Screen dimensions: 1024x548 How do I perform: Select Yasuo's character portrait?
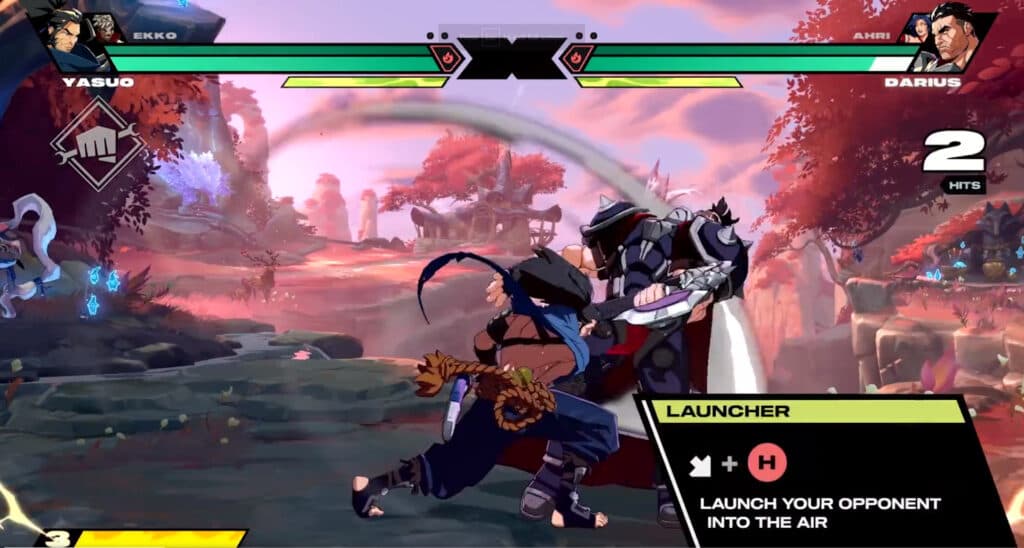[68, 40]
